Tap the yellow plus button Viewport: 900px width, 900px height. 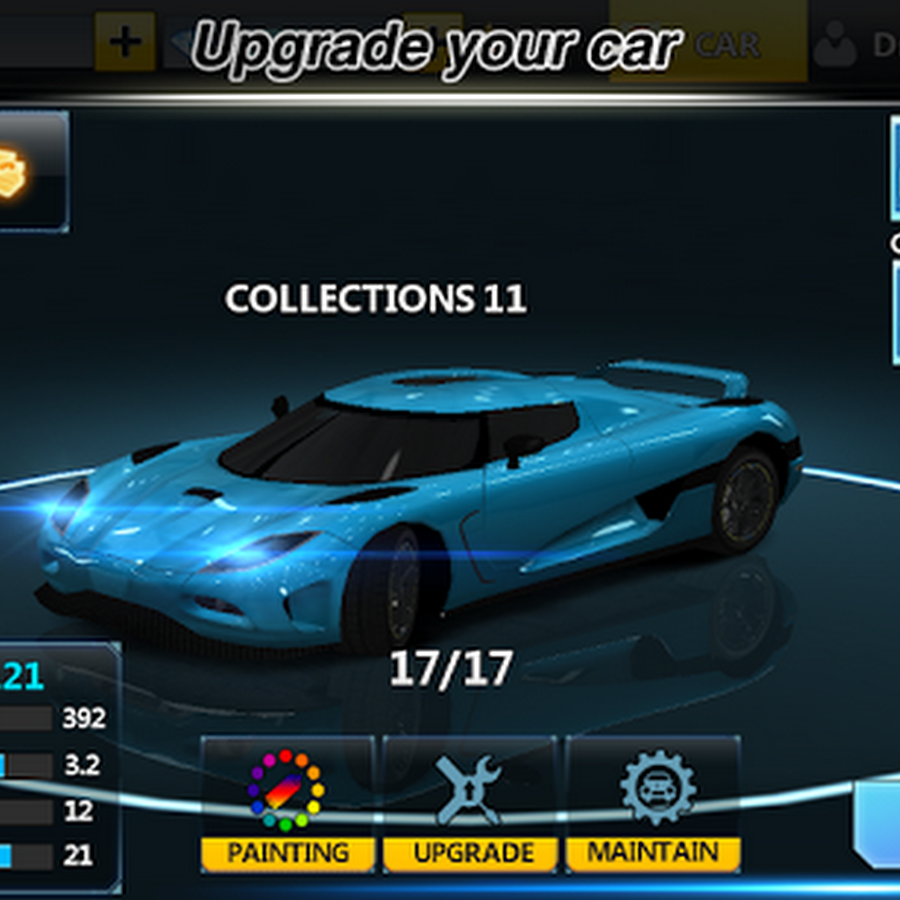coord(125,42)
